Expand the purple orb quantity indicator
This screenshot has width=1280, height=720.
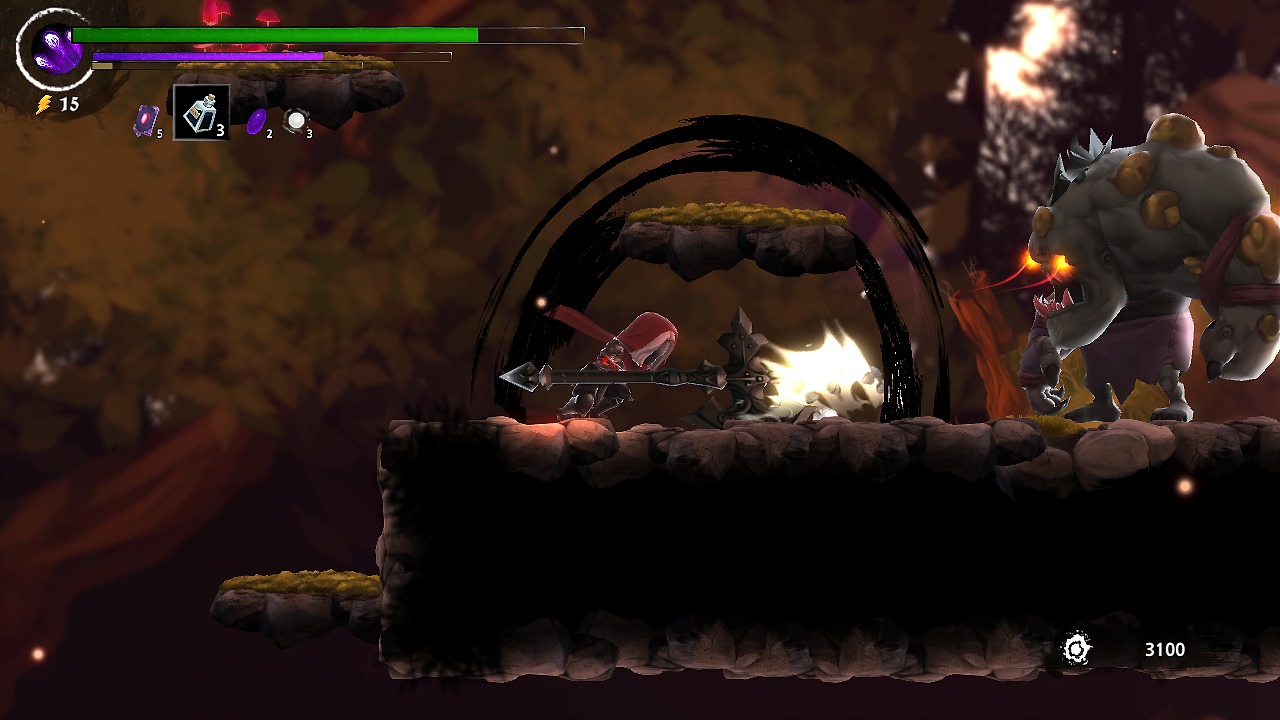268,133
